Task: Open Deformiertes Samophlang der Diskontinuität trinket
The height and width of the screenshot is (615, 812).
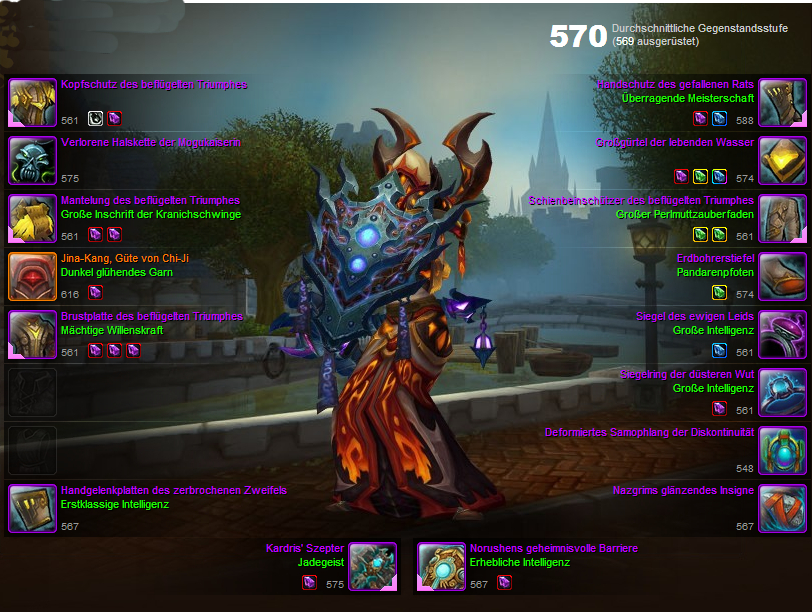Action: pos(783,450)
